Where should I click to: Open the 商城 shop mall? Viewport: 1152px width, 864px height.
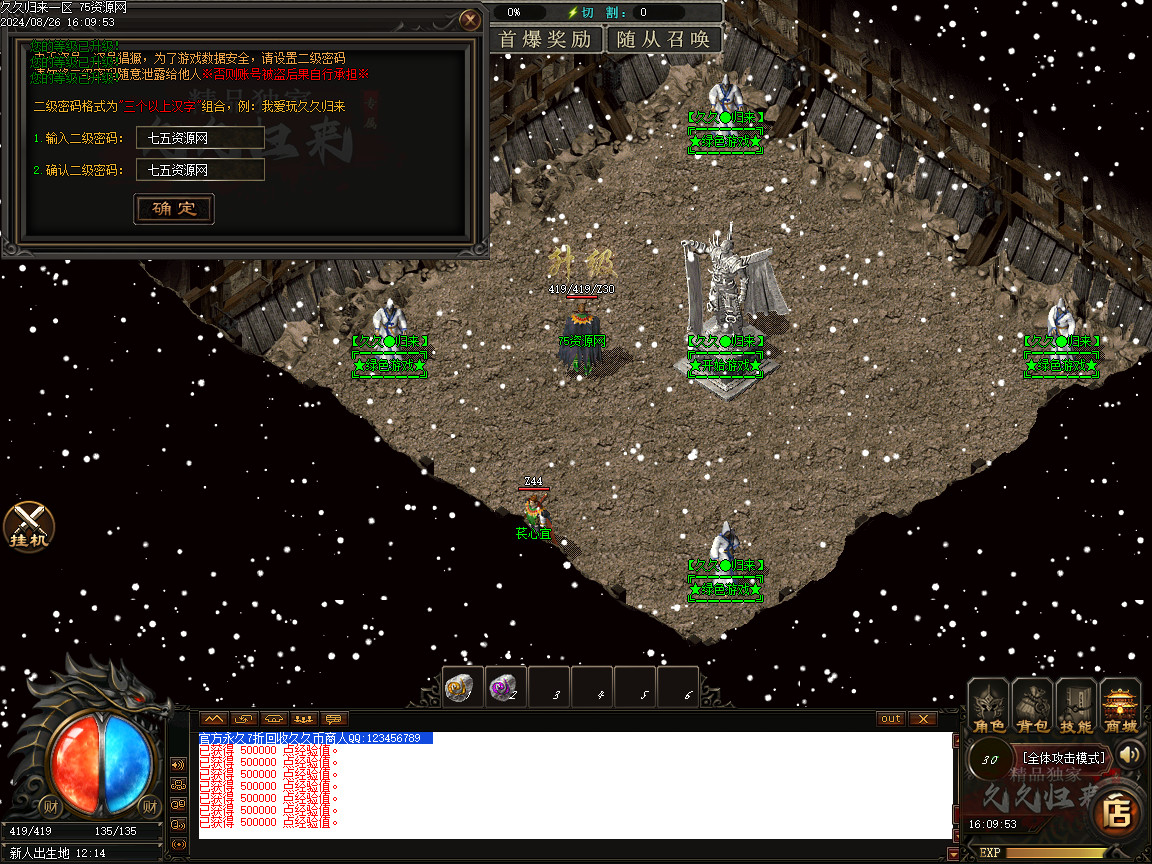click(x=1121, y=707)
